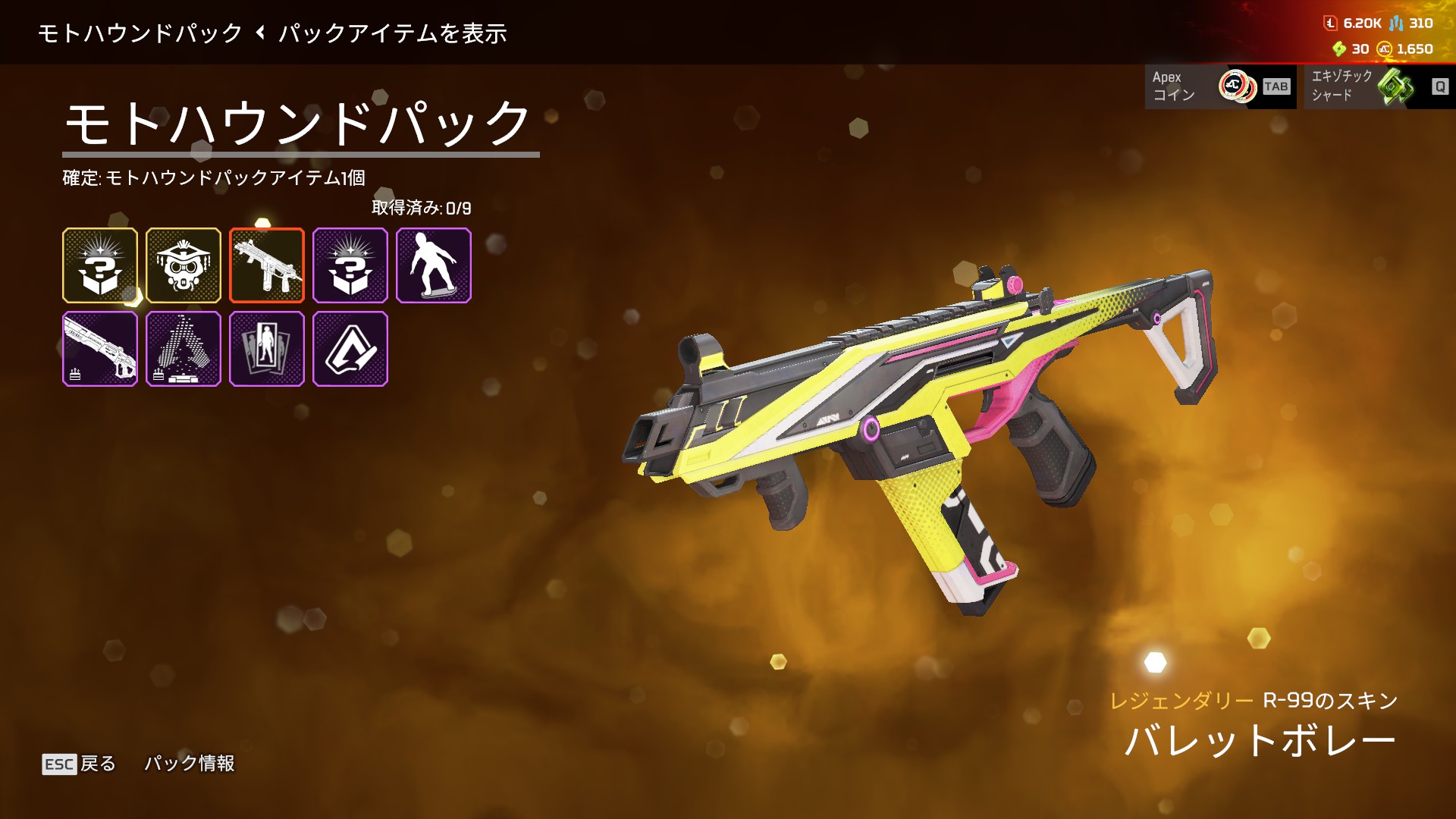The image size is (1456, 819).
Task: Choose the Apex logo sticker item
Action: tap(350, 349)
